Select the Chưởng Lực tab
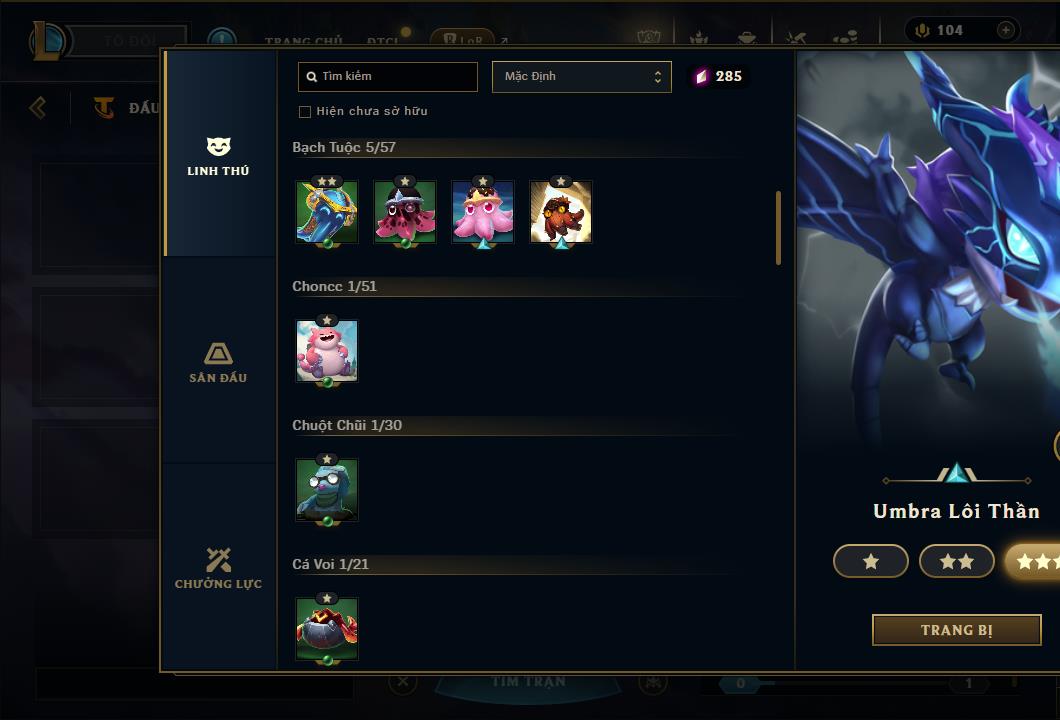The width and height of the screenshot is (1060, 720). tap(218, 569)
